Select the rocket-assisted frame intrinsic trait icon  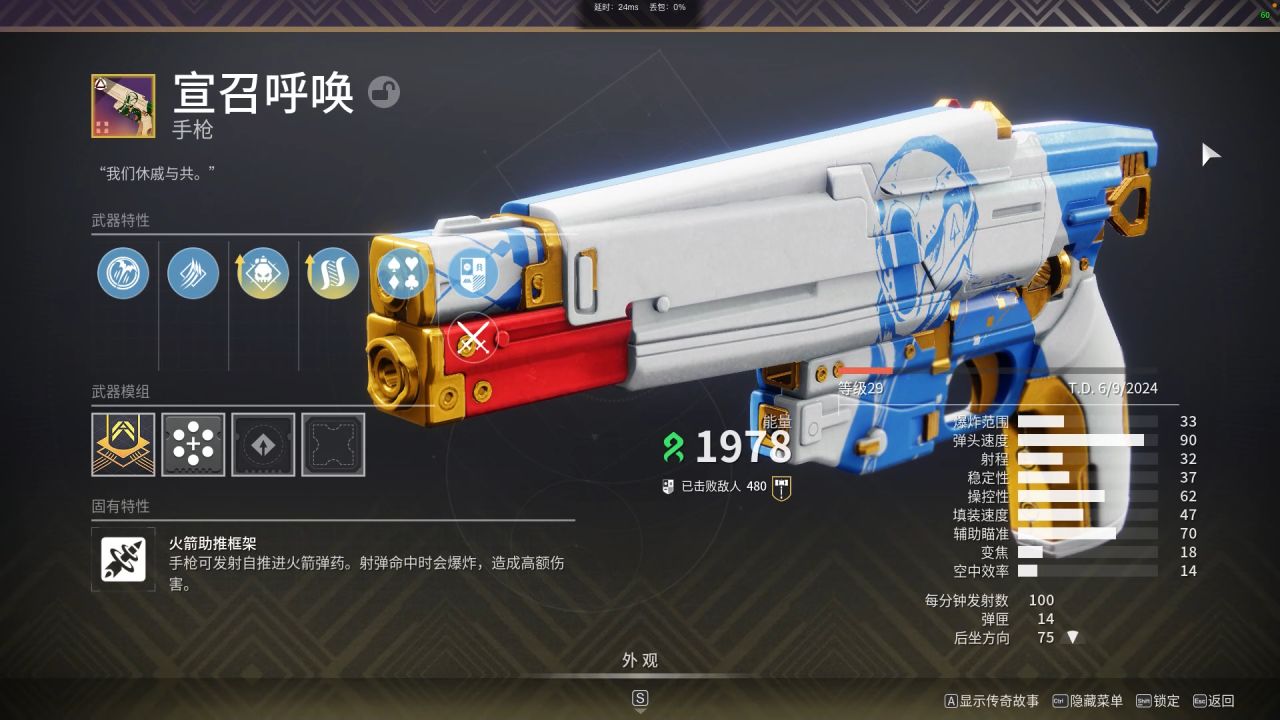tap(122, 558)
